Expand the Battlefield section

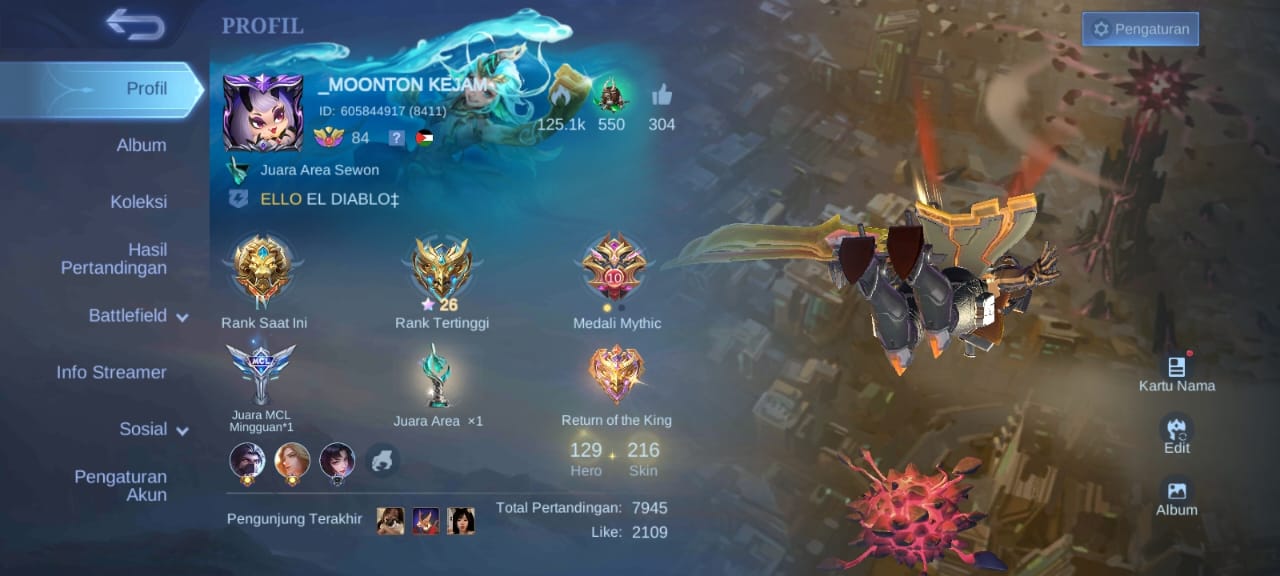tap(138, 316)
